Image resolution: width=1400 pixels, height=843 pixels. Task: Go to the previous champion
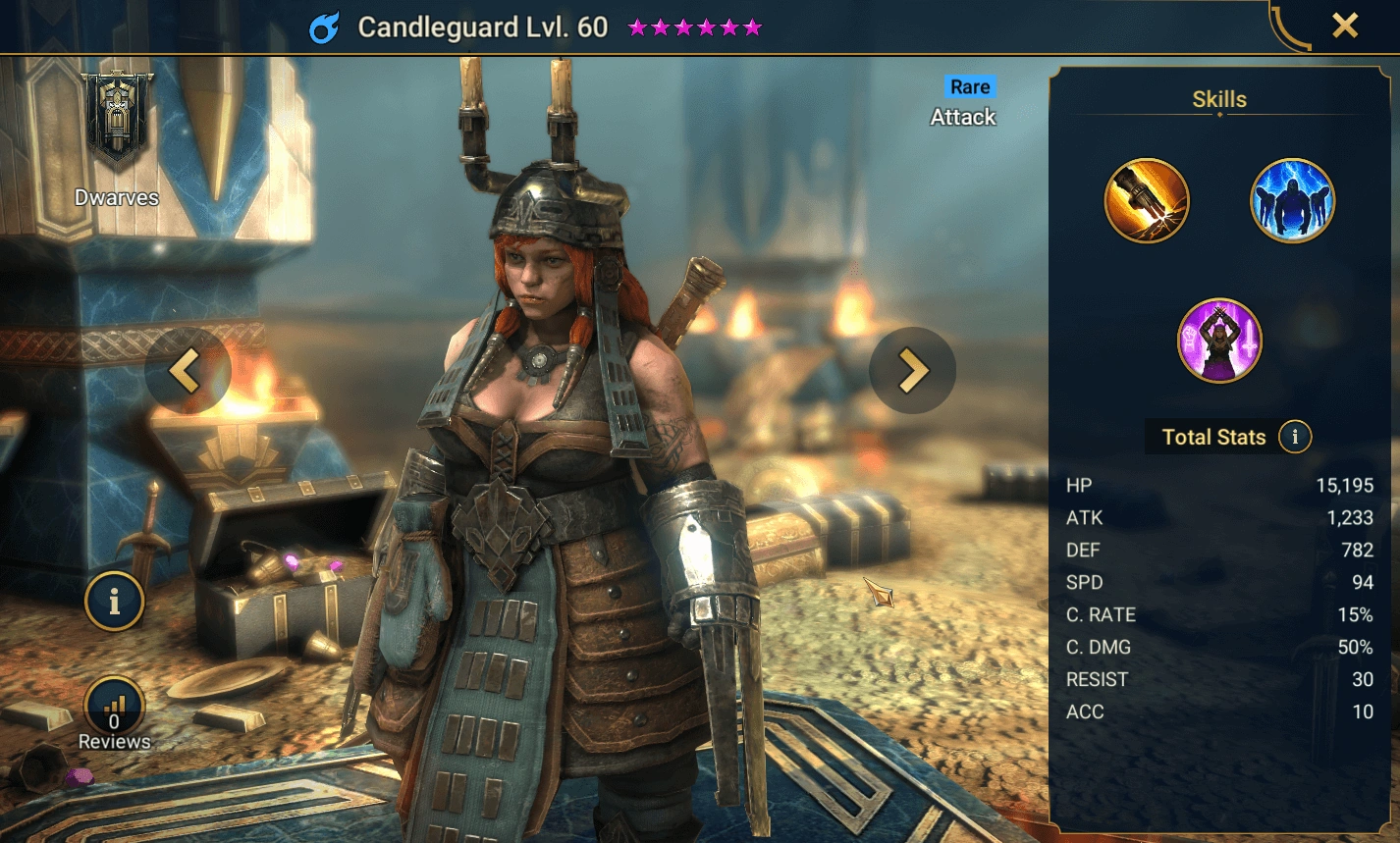(x=187, y=371)
